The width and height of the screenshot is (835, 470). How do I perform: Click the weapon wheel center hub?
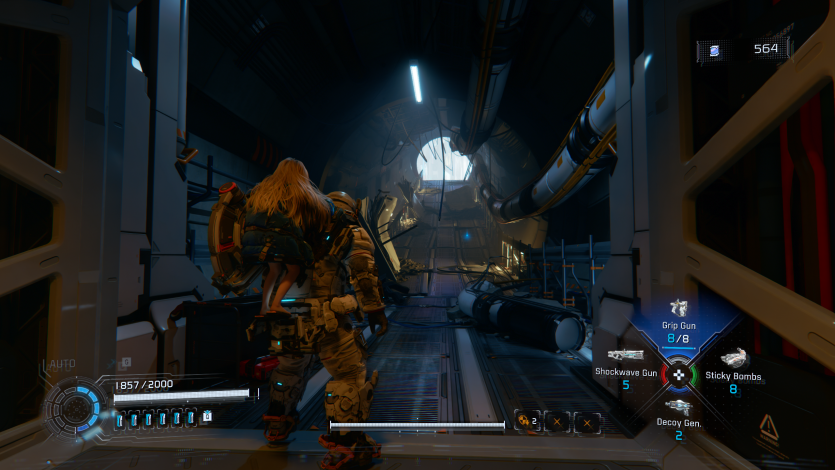coord(680,375)
